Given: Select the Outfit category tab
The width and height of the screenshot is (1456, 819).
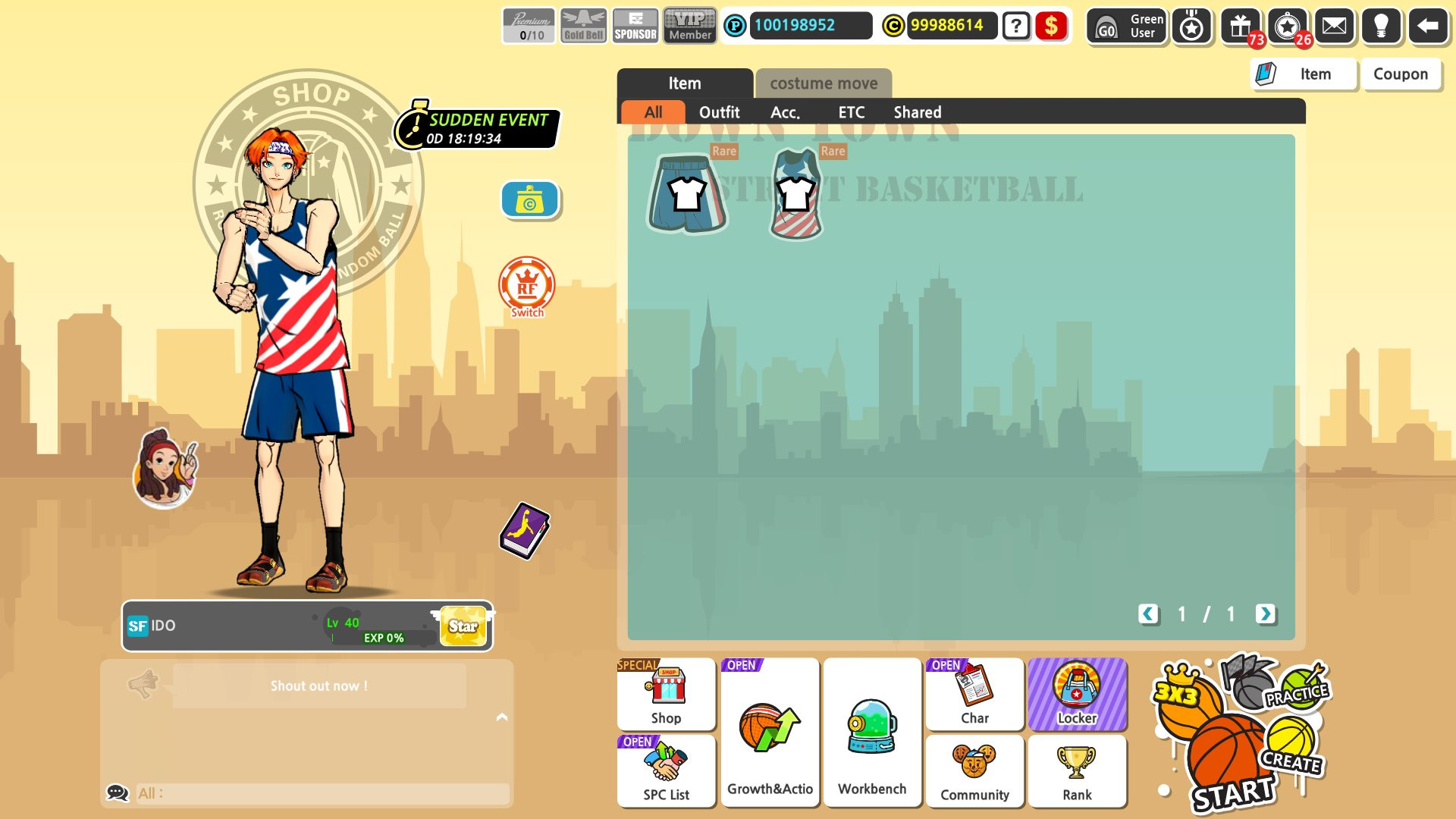Looking at the screenshot, I should pyautogui.click(x=720, y=111).
